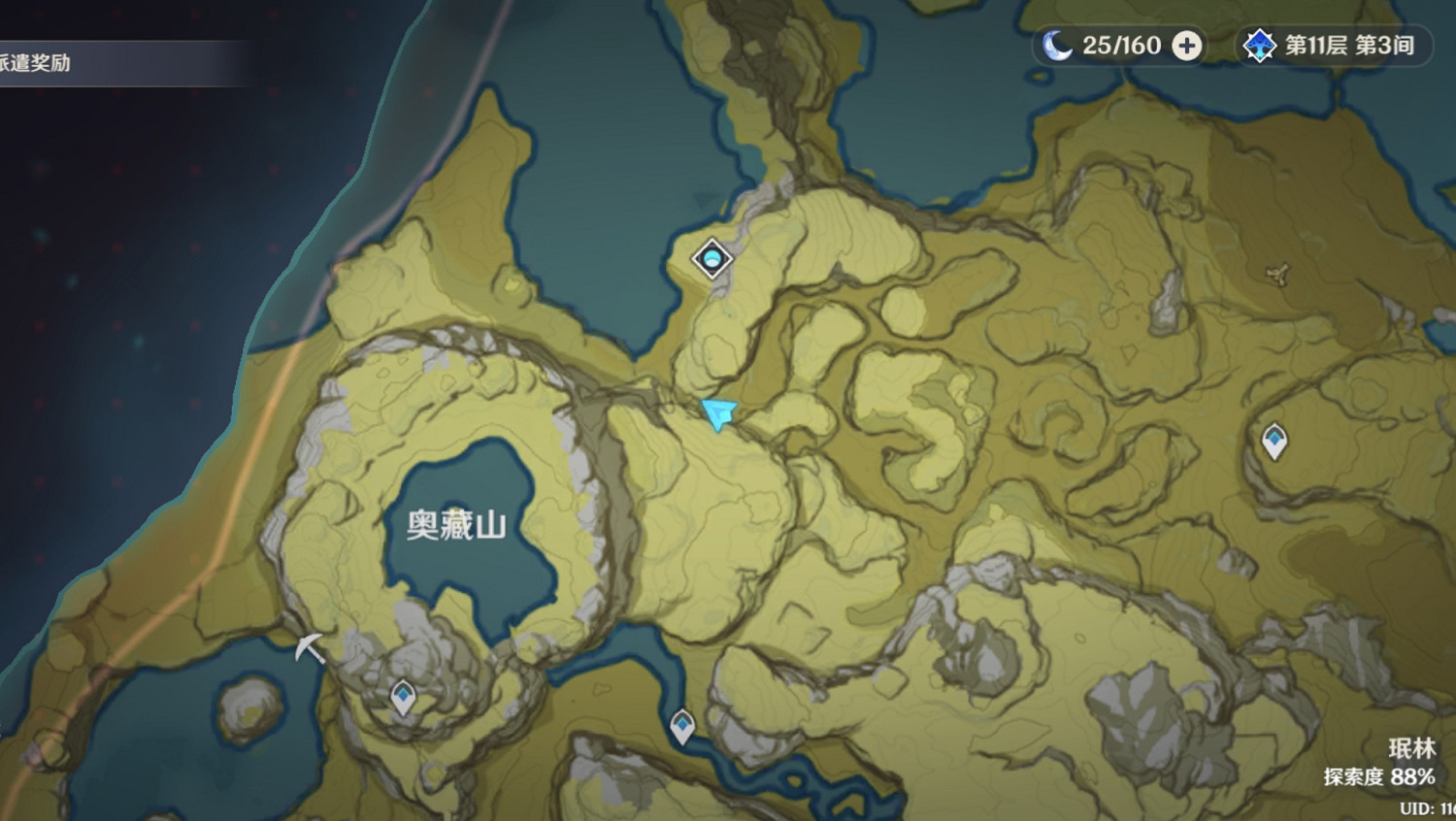This screenshot has width=1456, height=821.
Task: Click the small marker in the far east mountains
Action: pos(1274,275)
